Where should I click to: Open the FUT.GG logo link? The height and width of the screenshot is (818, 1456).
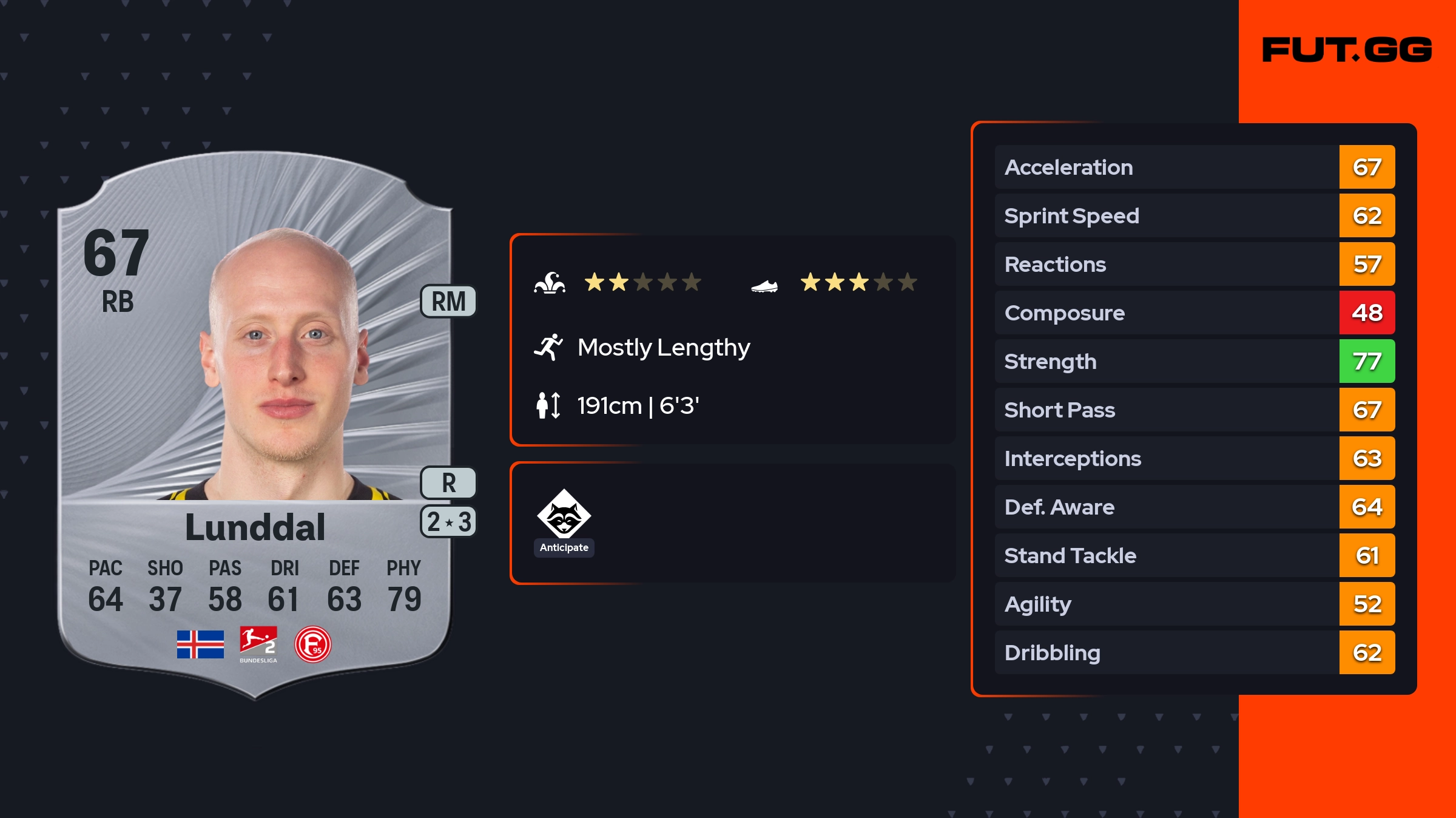(x=1347, y=50)
